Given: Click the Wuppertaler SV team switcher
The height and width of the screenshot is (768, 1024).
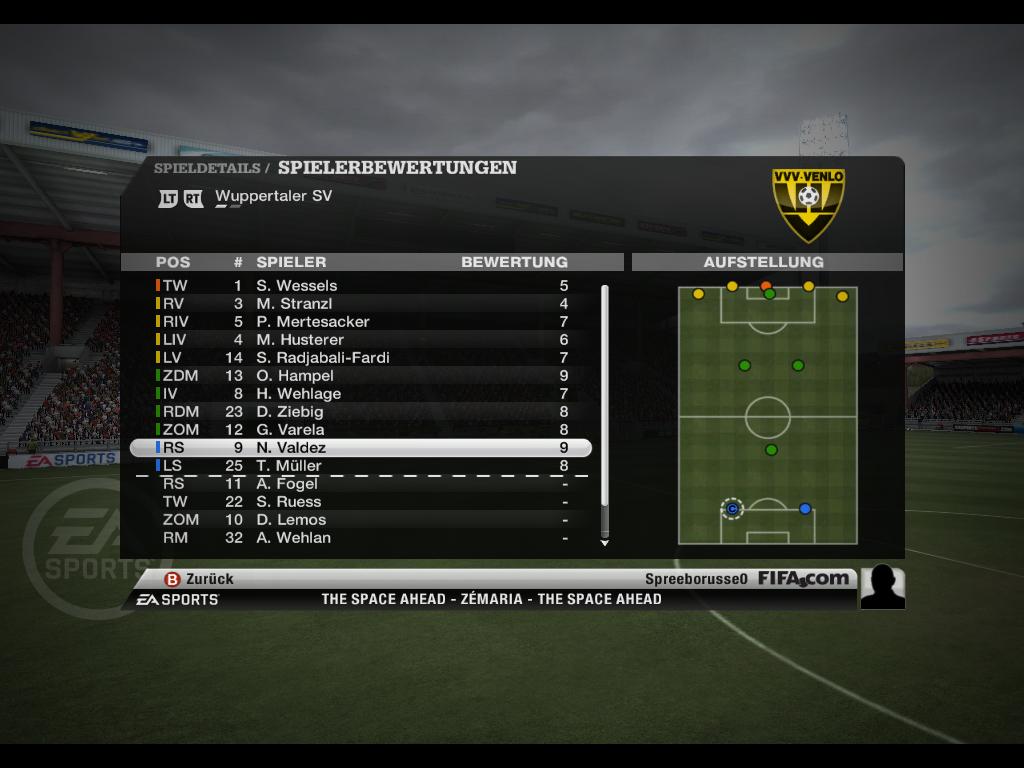Looking at the screenshot, I should [273, 197].
